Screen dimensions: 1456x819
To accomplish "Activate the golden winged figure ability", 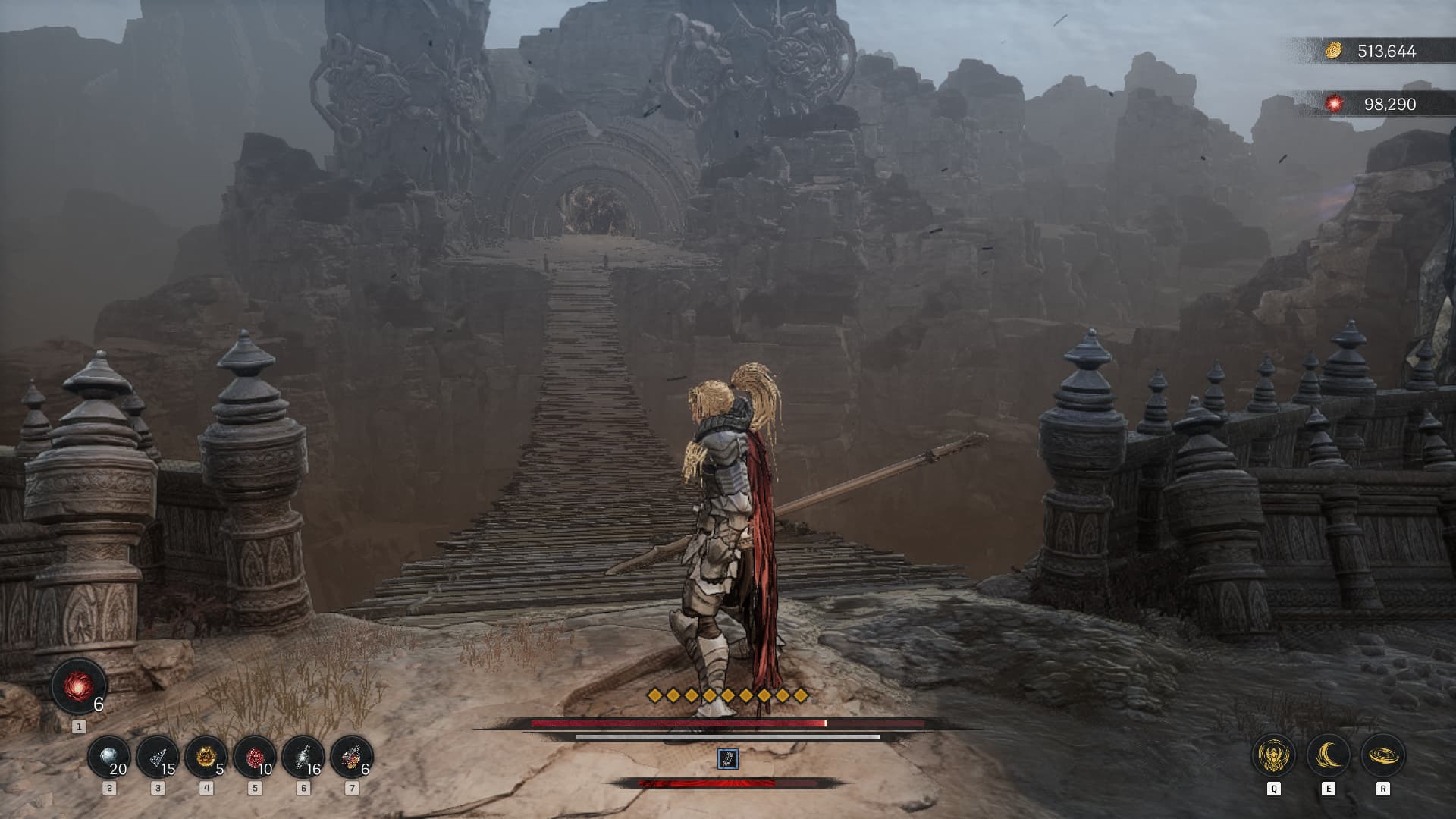I will [x=1273, y=755].
